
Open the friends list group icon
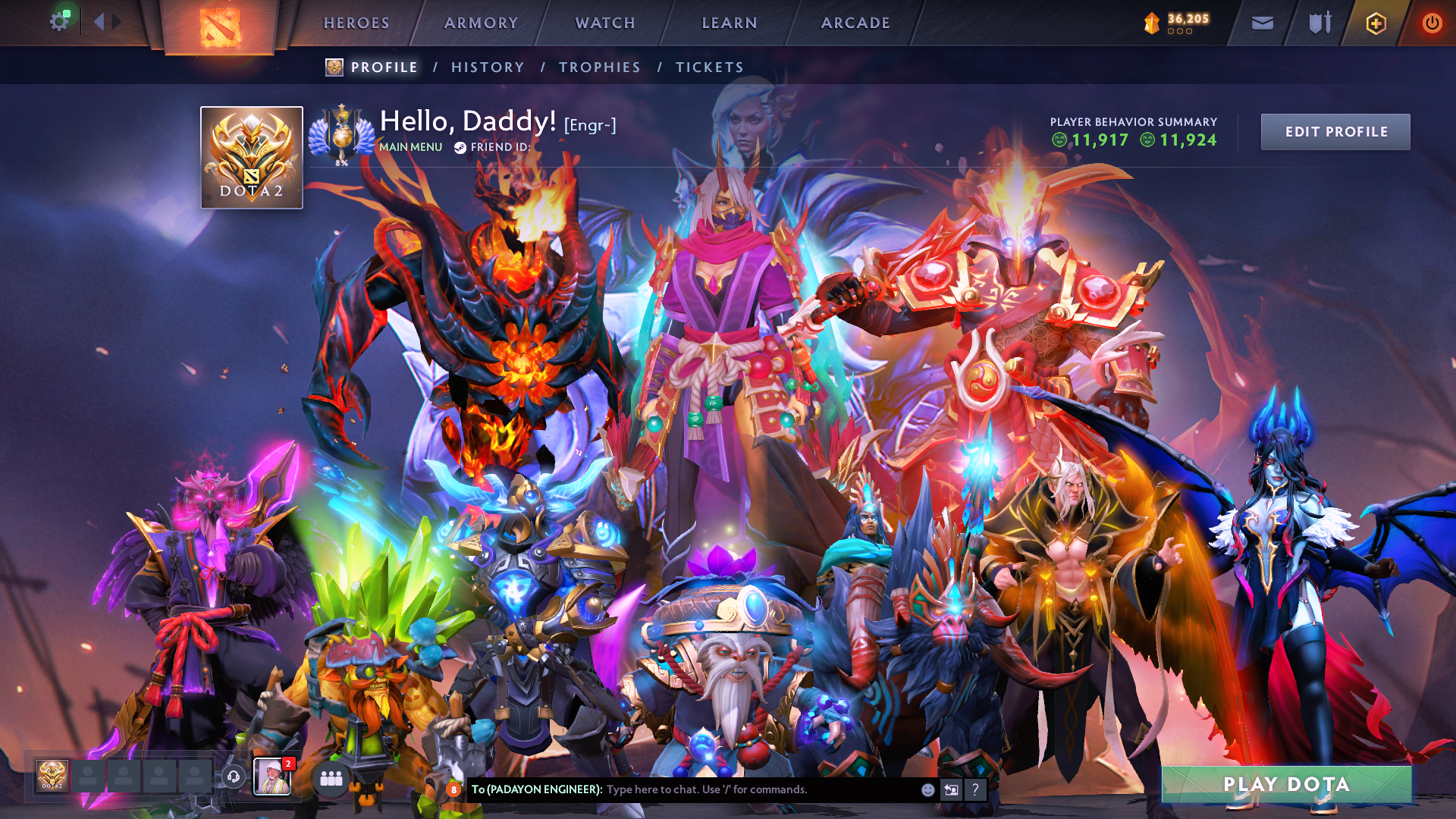tap(331, 778)
